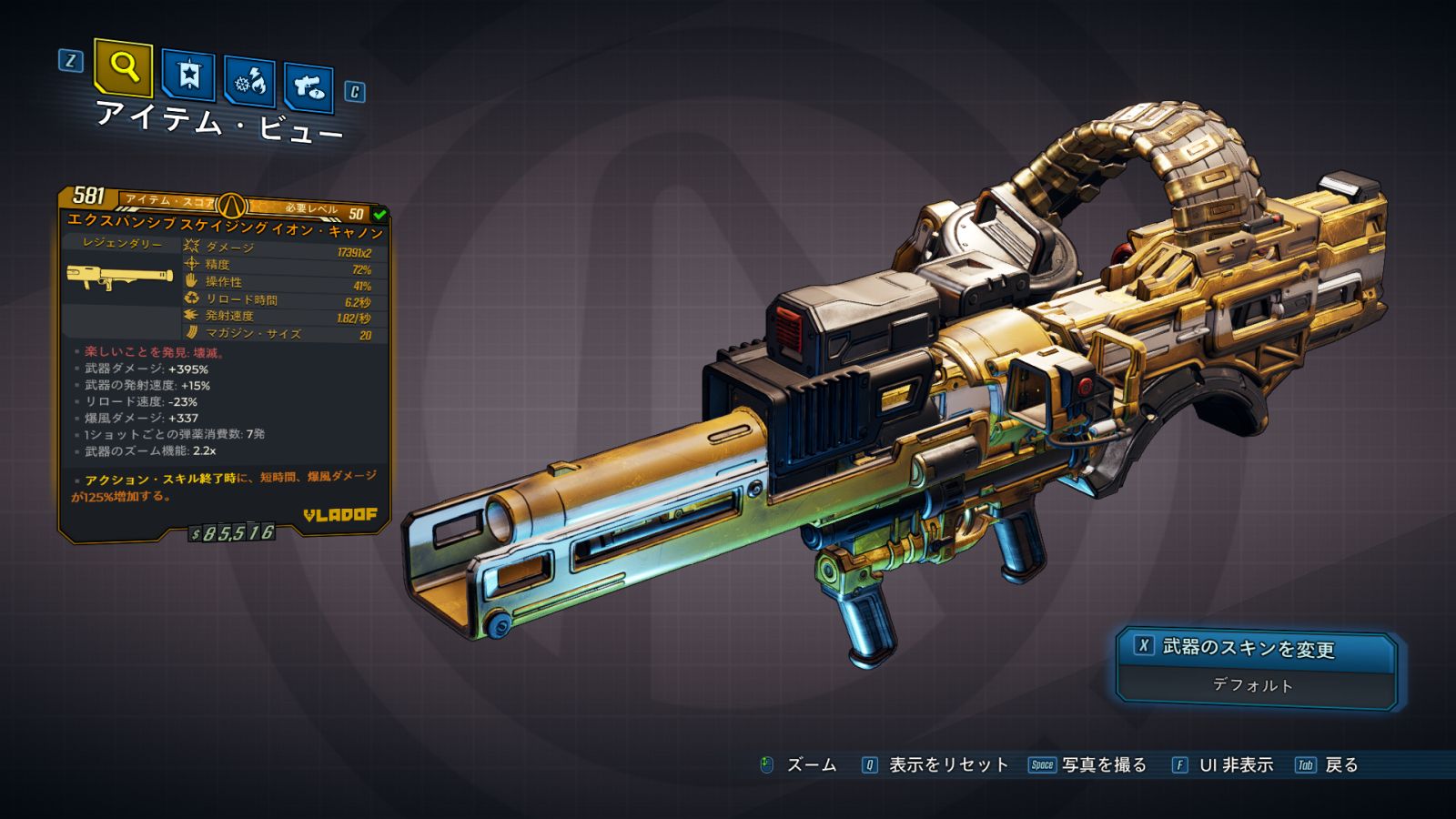Choose the デフォルト skin option
Image resolution: width=1456 pixels, height=819 pixels.
[1253, 685]
